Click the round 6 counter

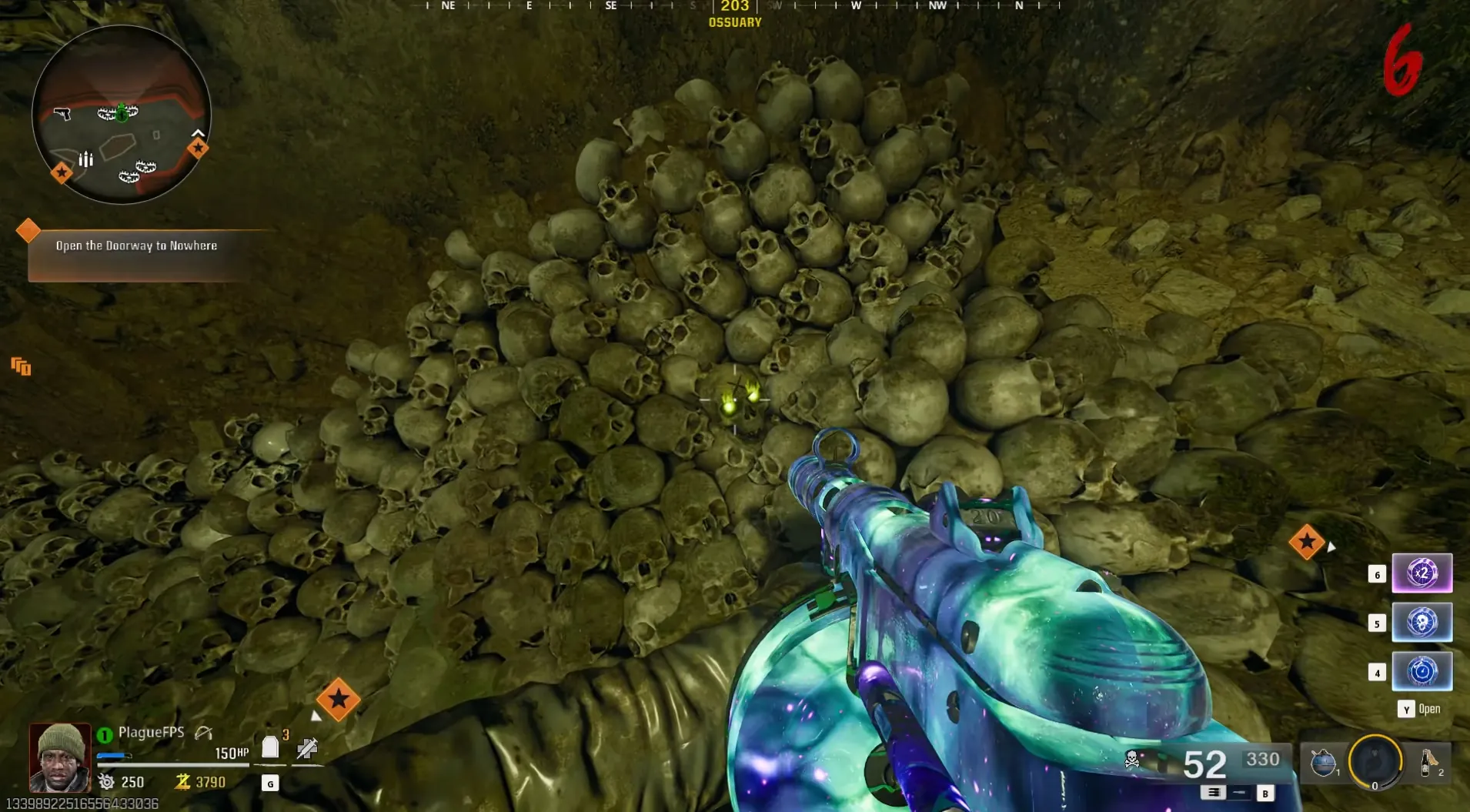(x=1402, y=62)
